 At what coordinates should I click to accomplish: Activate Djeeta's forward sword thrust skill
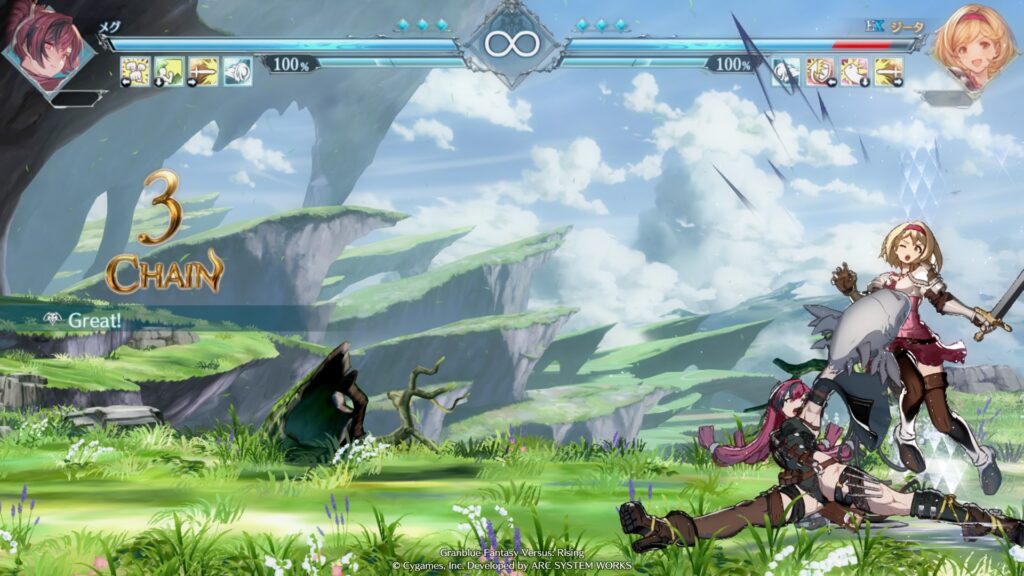(888, 71)
